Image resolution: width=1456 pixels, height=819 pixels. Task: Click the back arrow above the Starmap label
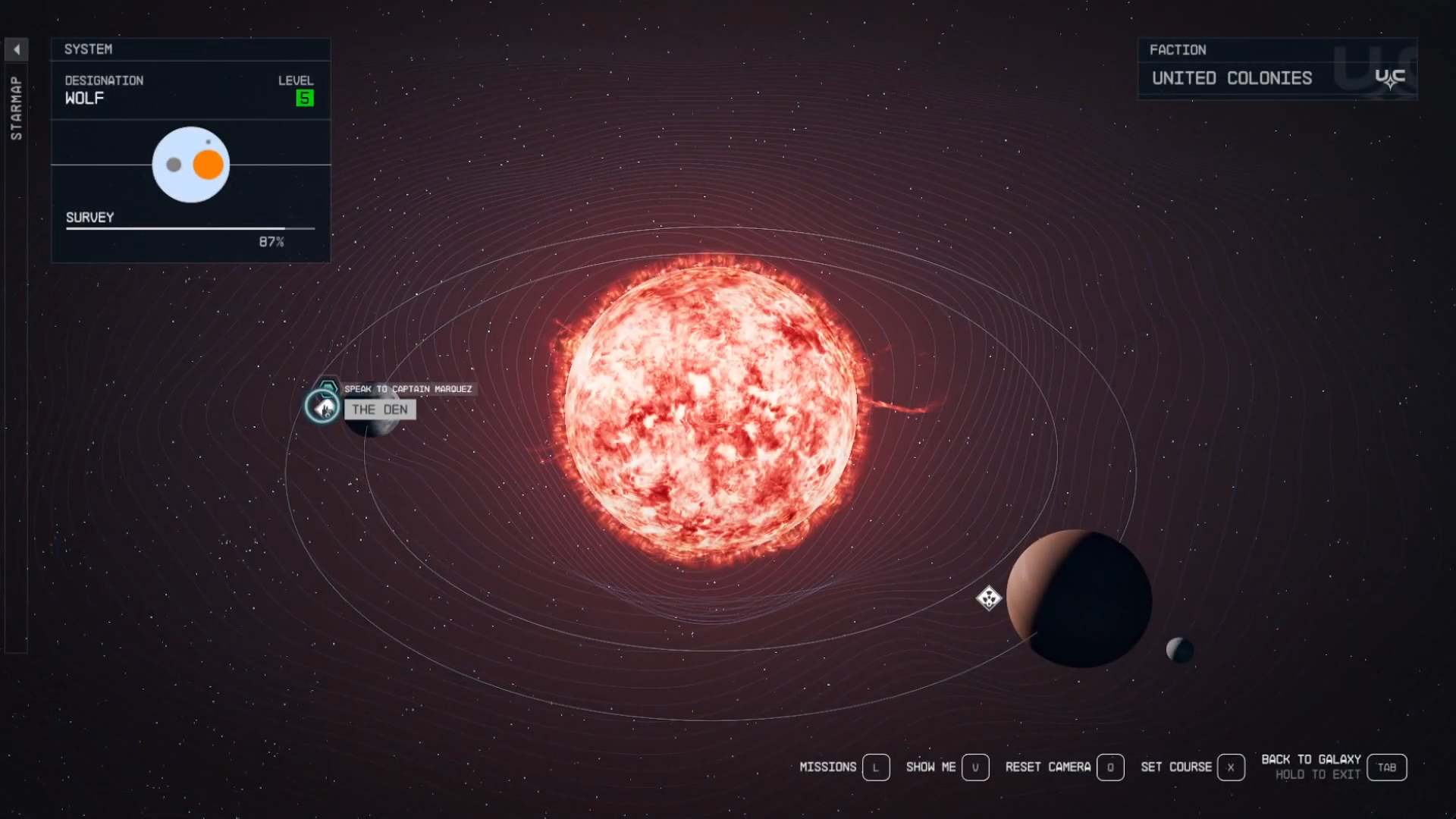point(17,49)
